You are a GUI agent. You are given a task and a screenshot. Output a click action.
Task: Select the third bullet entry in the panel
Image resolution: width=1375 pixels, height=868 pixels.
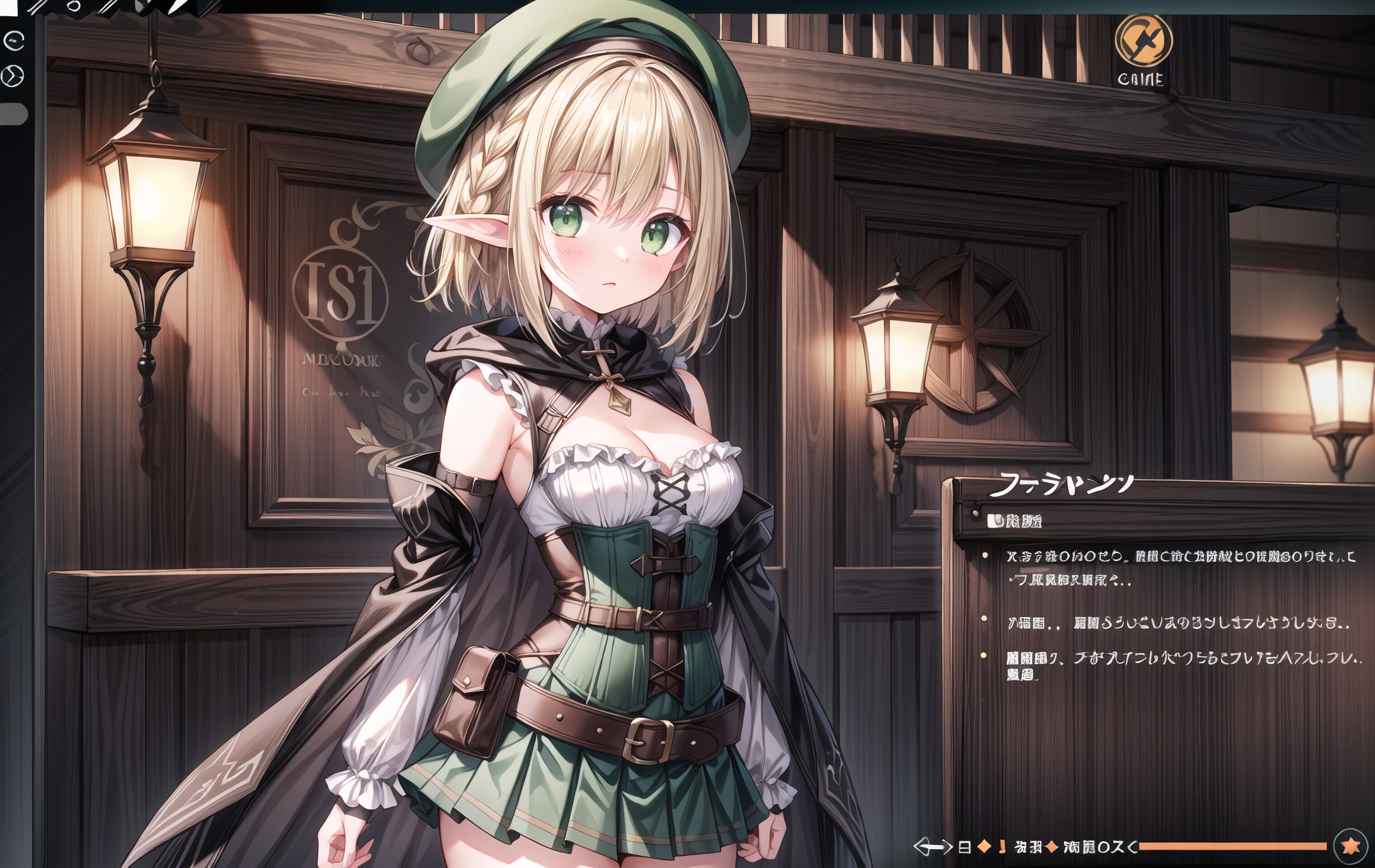click(x=1179, y=665)
